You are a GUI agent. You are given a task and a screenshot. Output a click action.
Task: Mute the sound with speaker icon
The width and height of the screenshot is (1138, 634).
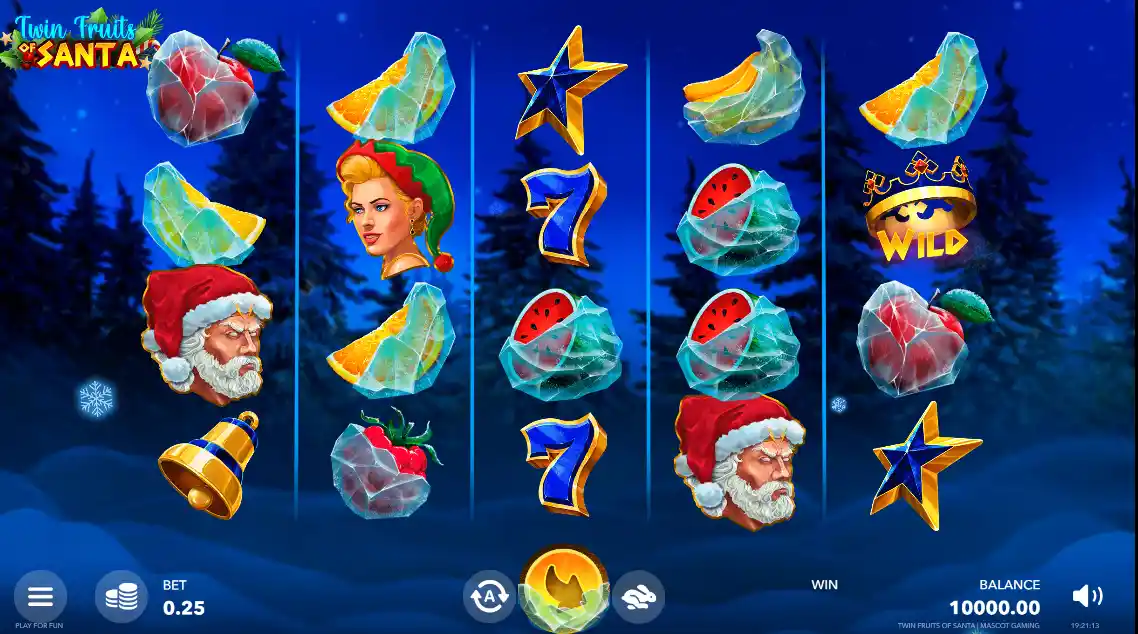coord(1086,597)
